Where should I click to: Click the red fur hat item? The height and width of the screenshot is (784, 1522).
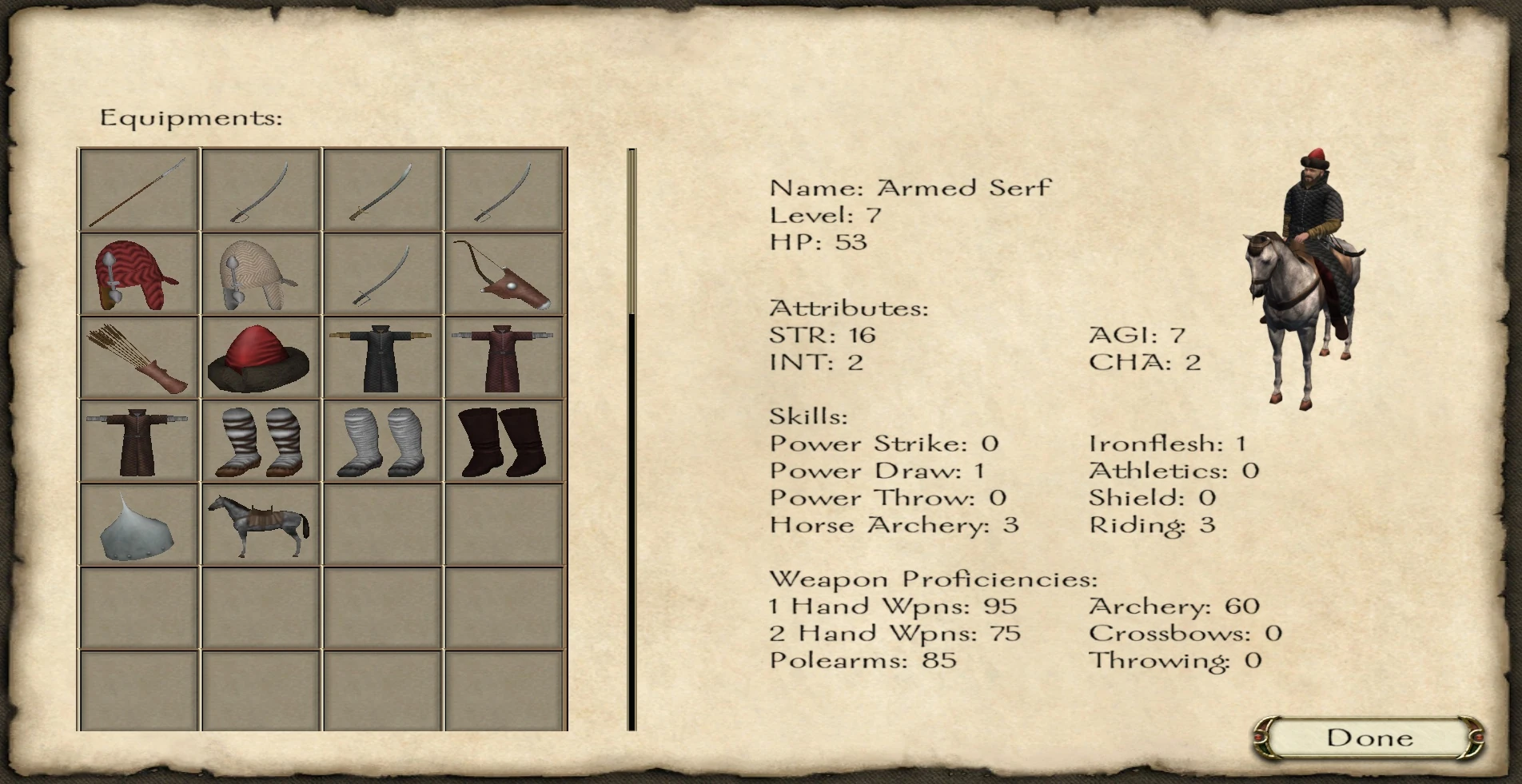[257, 360]
